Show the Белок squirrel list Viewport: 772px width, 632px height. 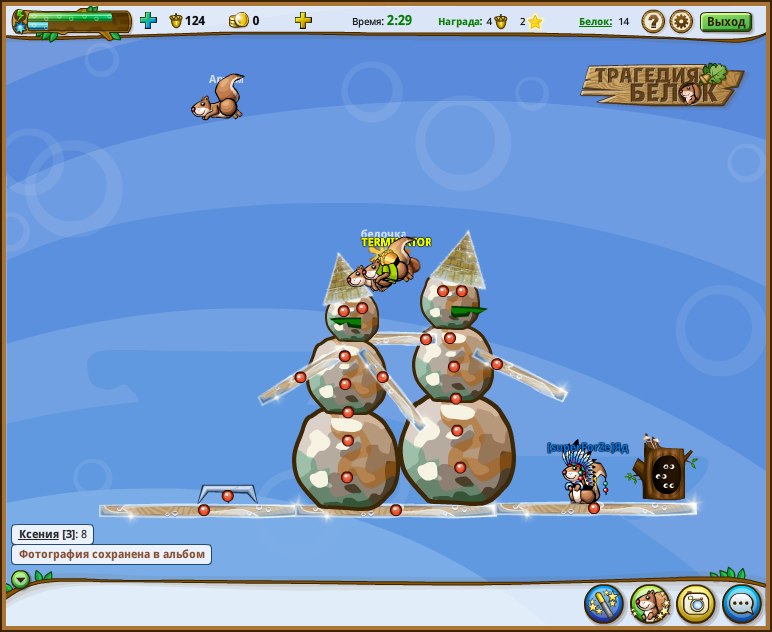tap(595, 21)
